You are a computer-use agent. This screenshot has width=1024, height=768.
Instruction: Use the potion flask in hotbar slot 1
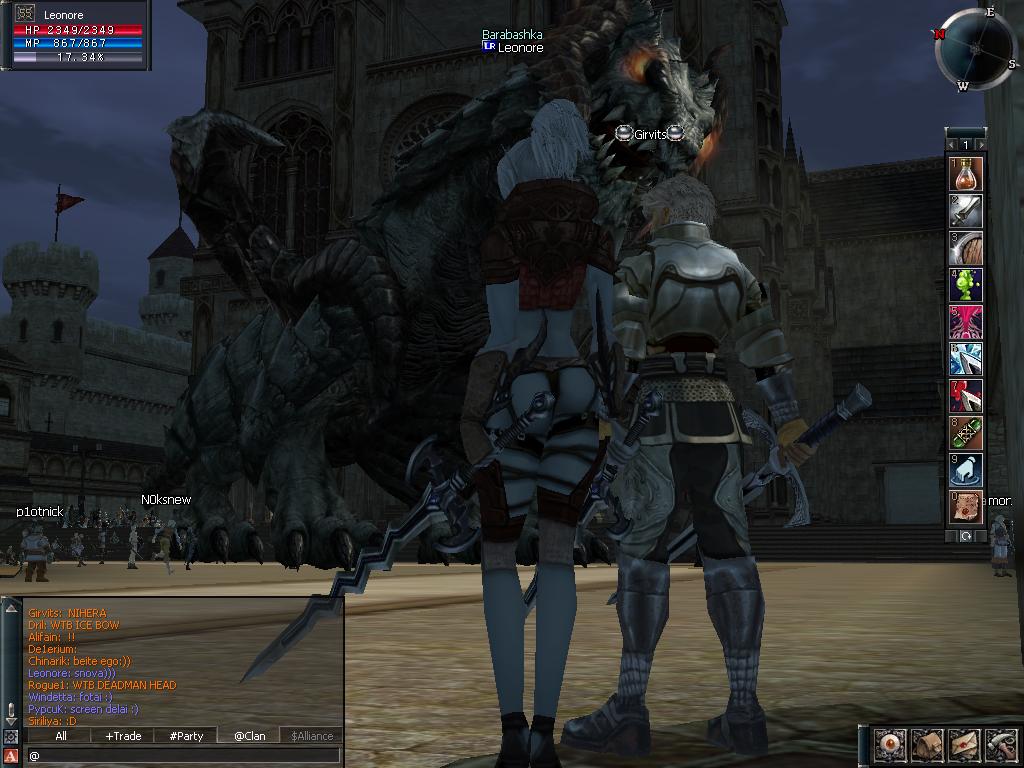[966, 174]
